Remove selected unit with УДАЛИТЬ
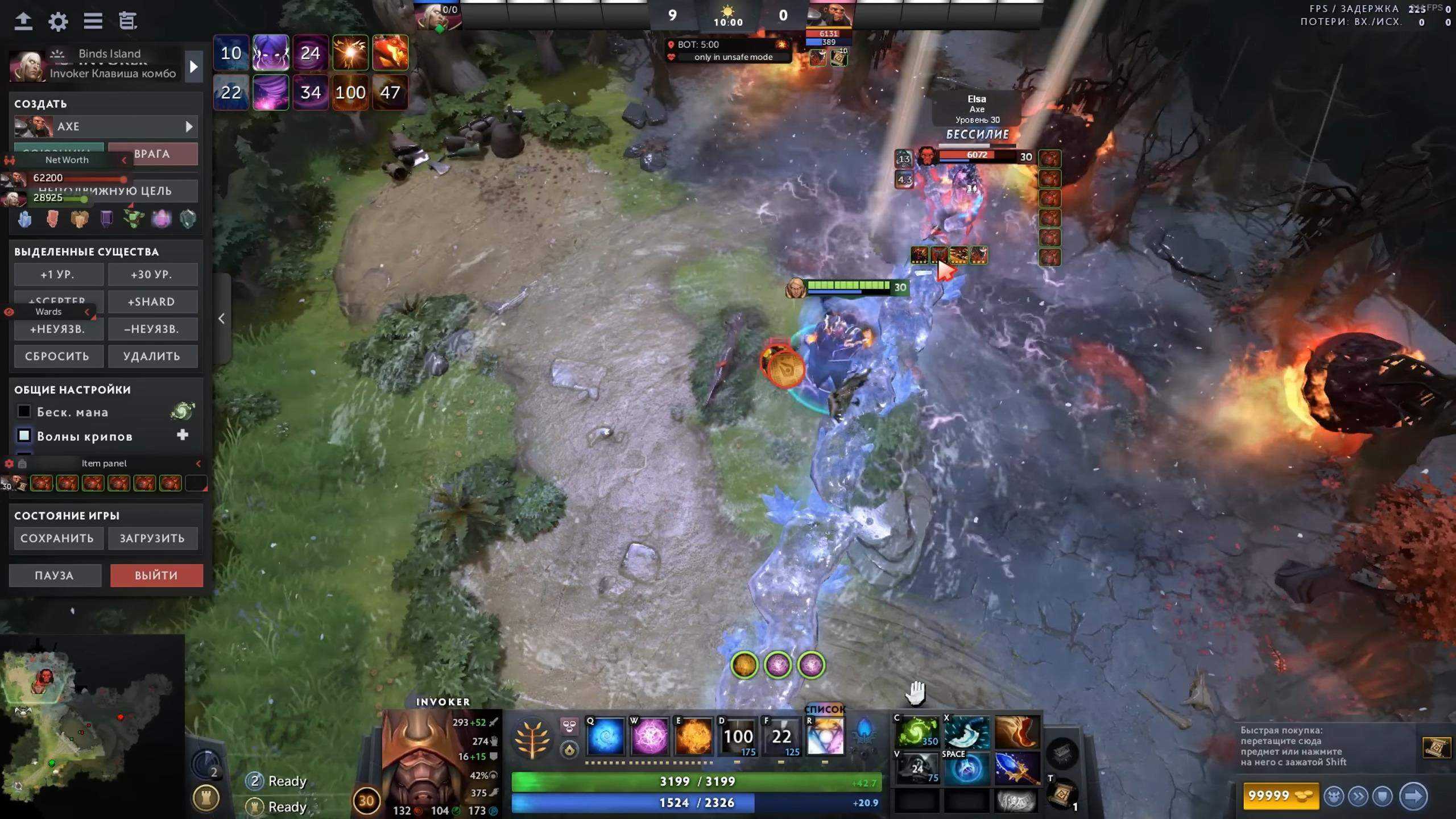 pyautogui.click(x=152, y=357)
